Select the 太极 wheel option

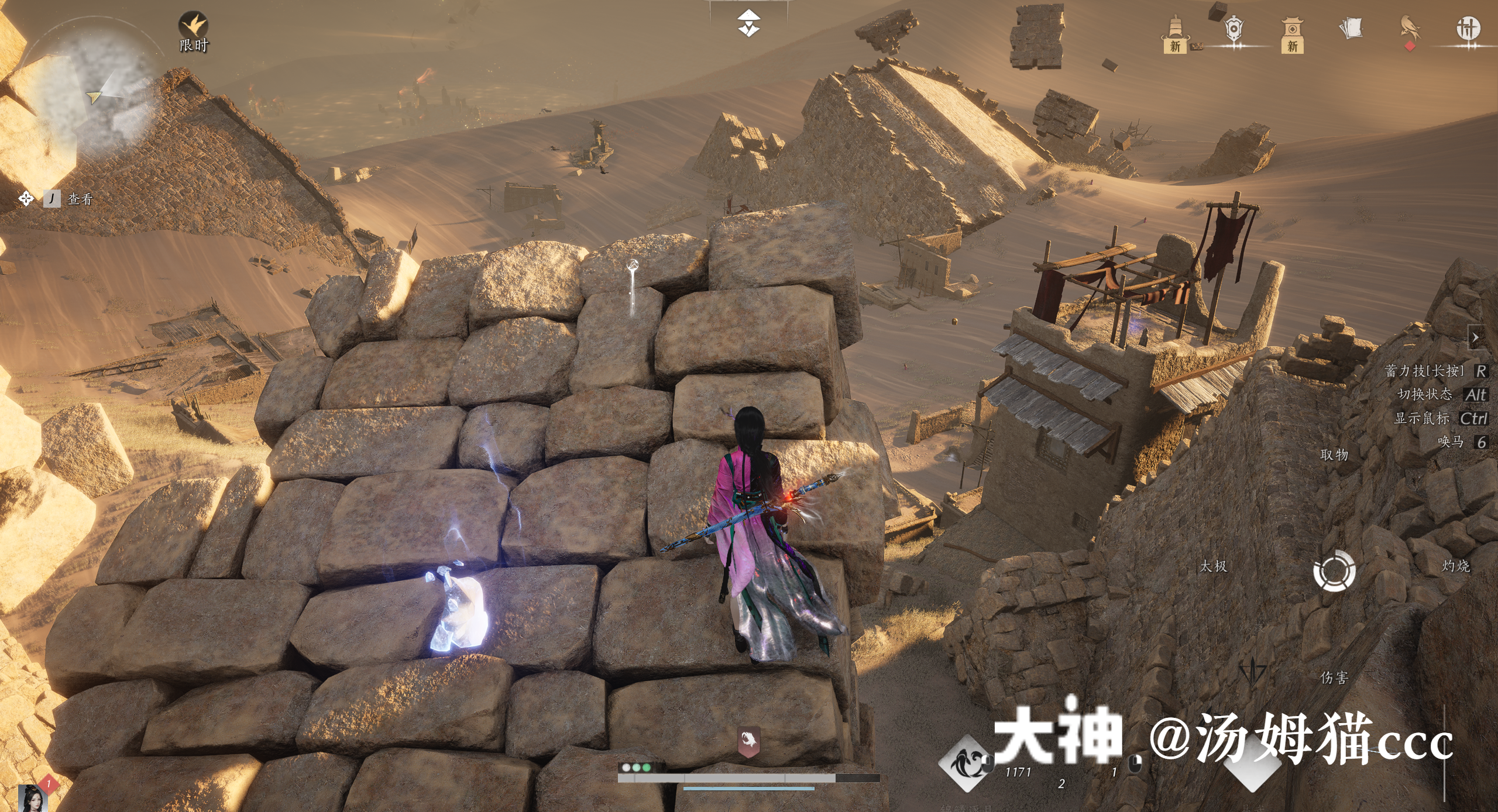click(x=1213, y=566)
